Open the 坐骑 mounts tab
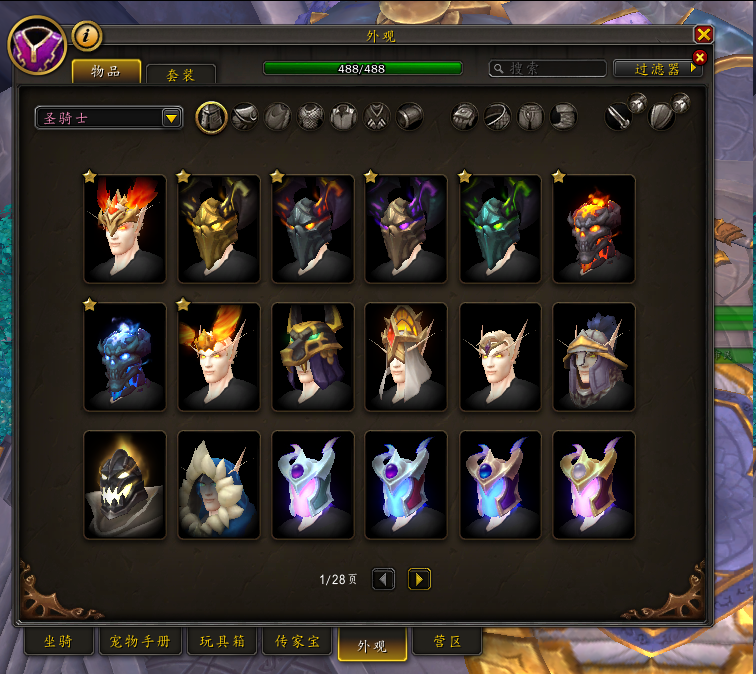The image size is (756, 674). (x=59, y=641)
